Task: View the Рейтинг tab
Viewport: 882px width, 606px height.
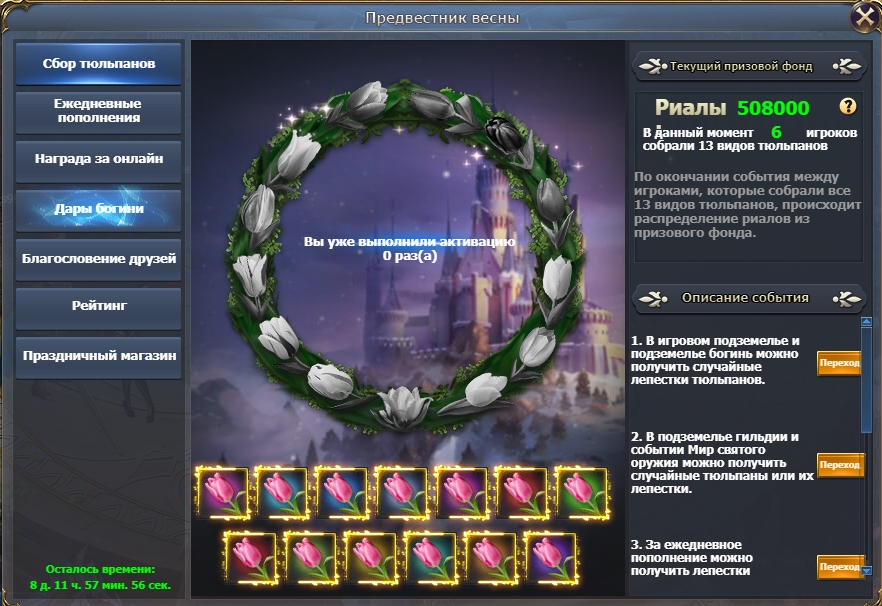Action: 99,306
